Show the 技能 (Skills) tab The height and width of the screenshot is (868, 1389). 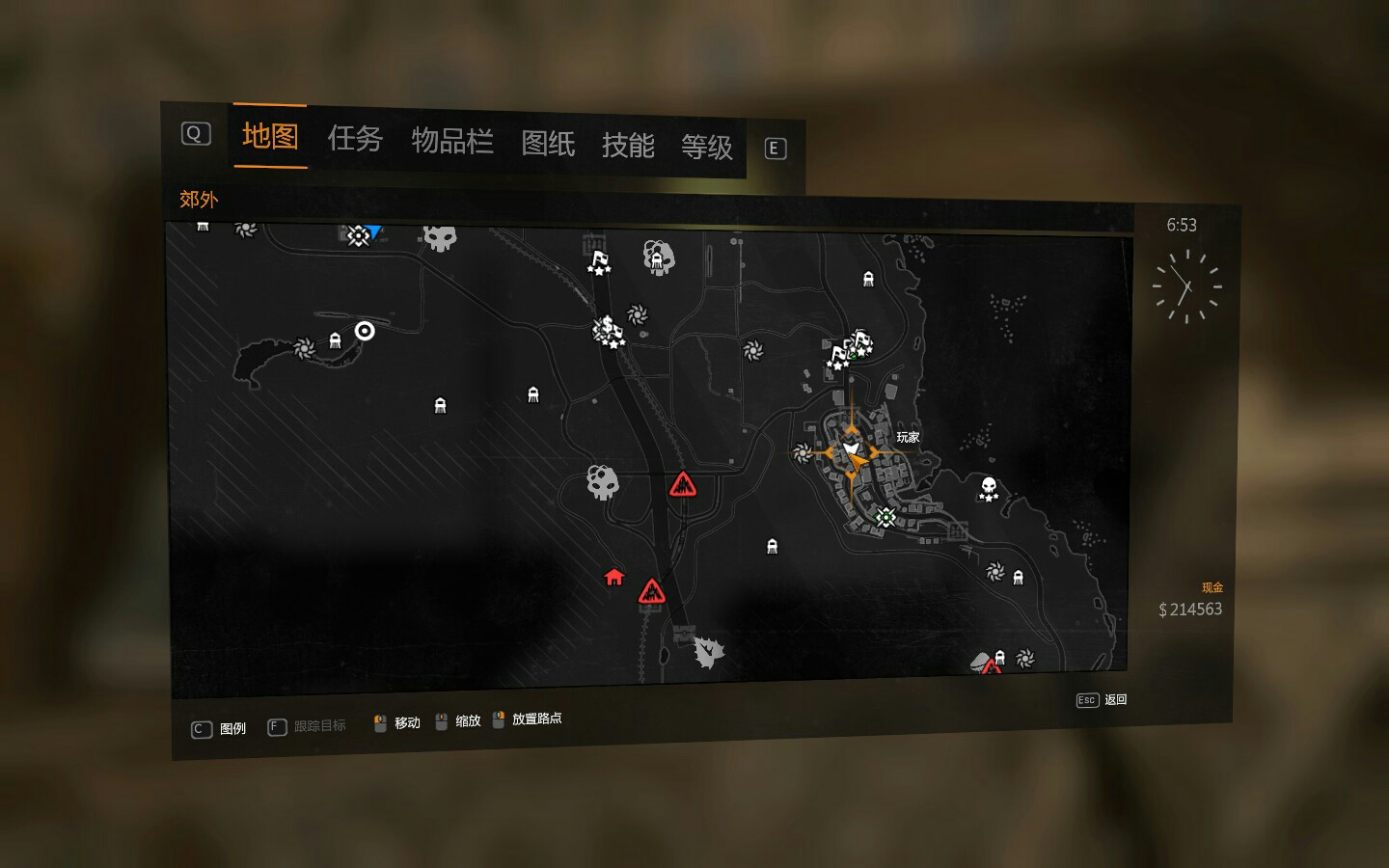628,146
